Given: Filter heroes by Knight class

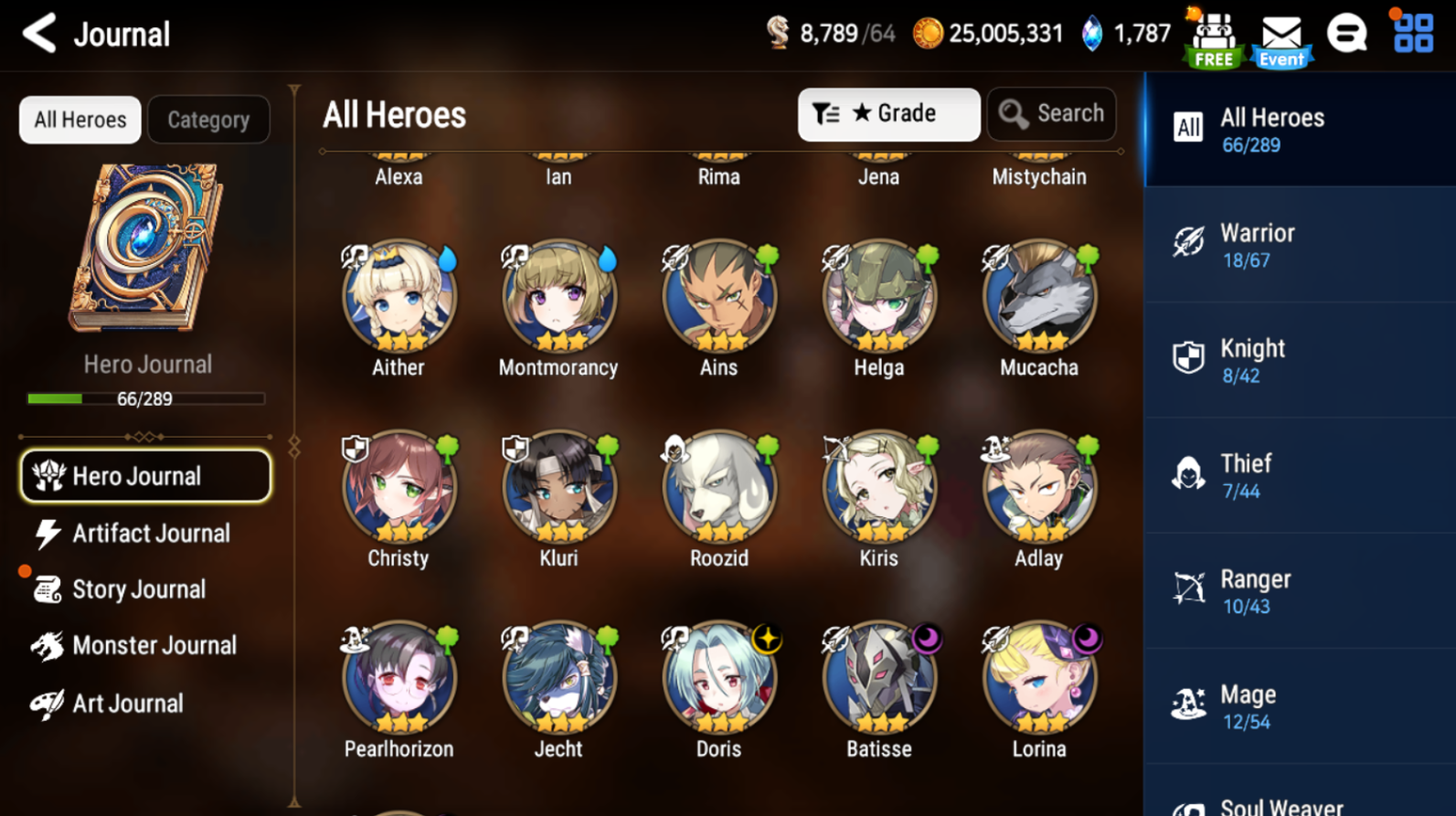Looking at the screenshot, I should 1298,360.
